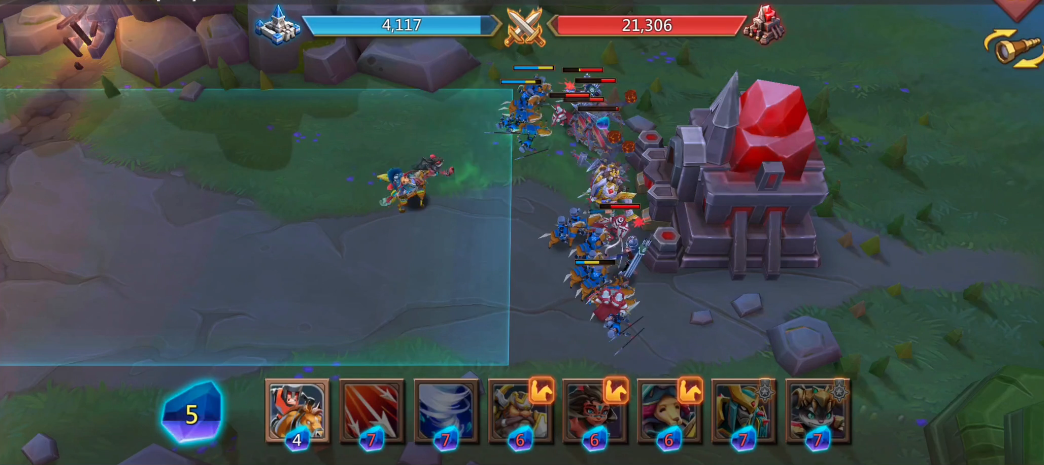Select the red-caped lion rider hero card
The width and height of the screenshot is (1044, 465).
(x=297, y=410)
